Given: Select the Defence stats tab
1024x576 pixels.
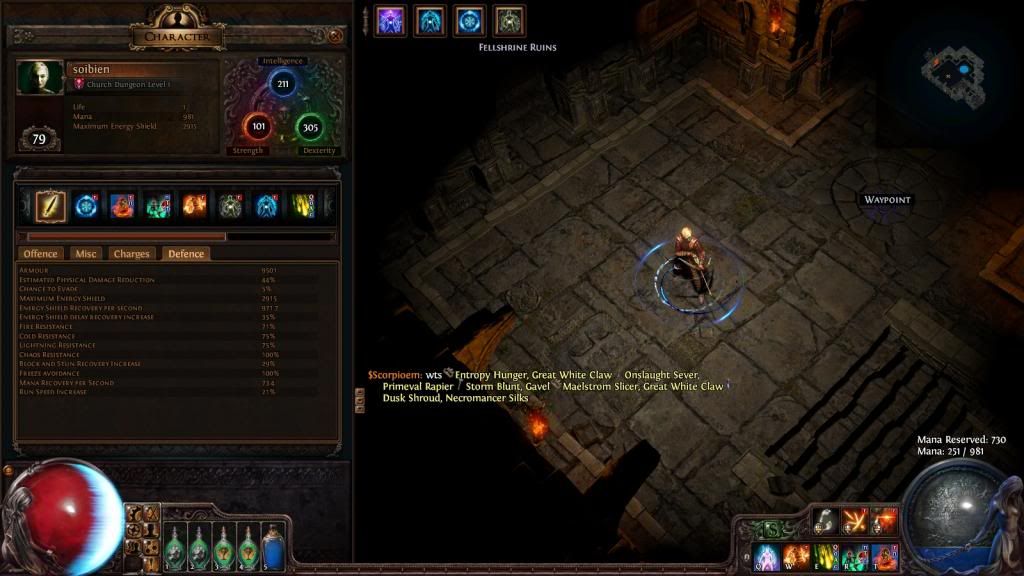Looking at the screenshot, I should (186, 254).
